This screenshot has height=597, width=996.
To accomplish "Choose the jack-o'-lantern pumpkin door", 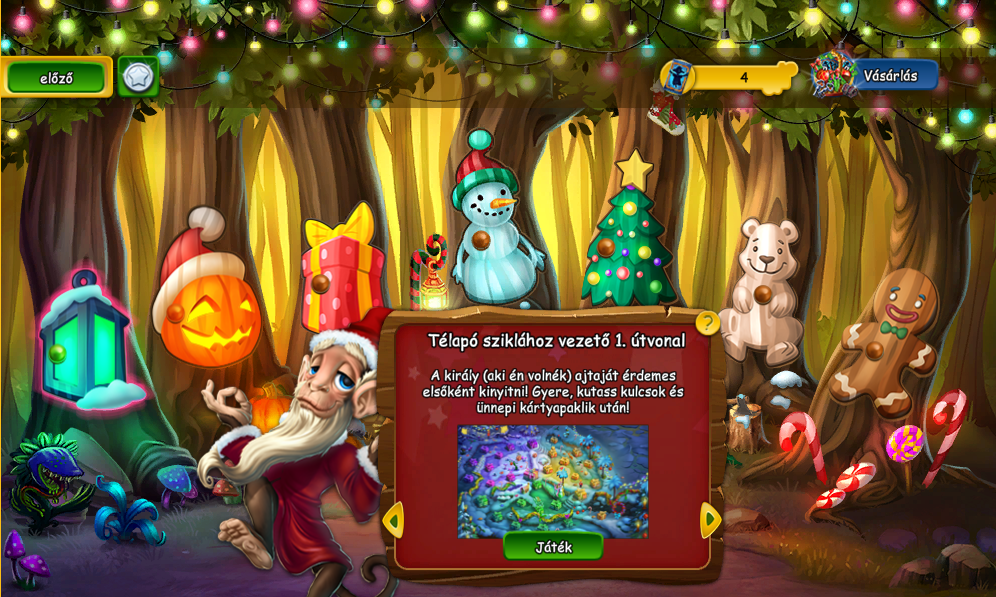I will [207, 308].
